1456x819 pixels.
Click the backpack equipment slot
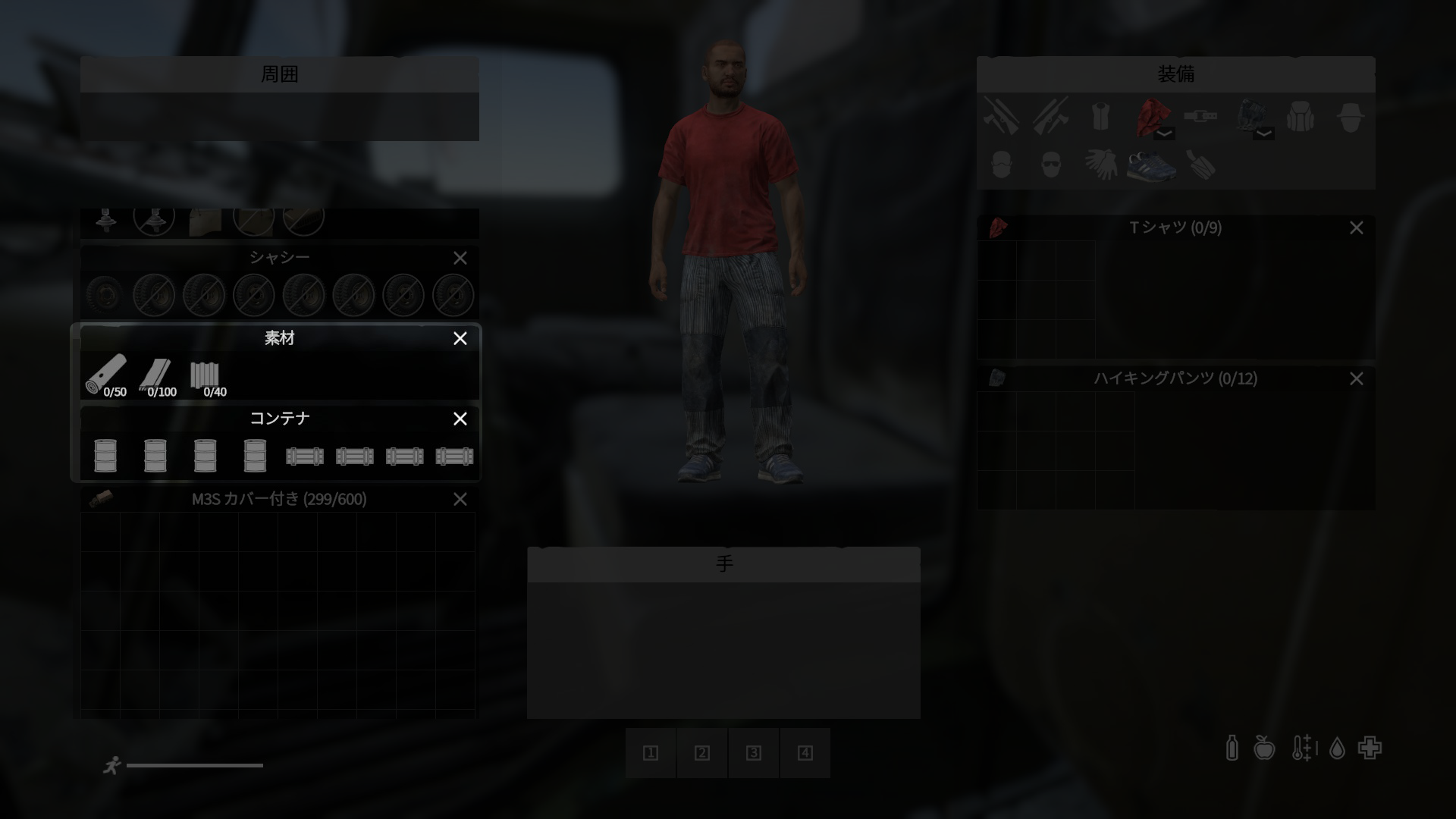coord(1301,118)
